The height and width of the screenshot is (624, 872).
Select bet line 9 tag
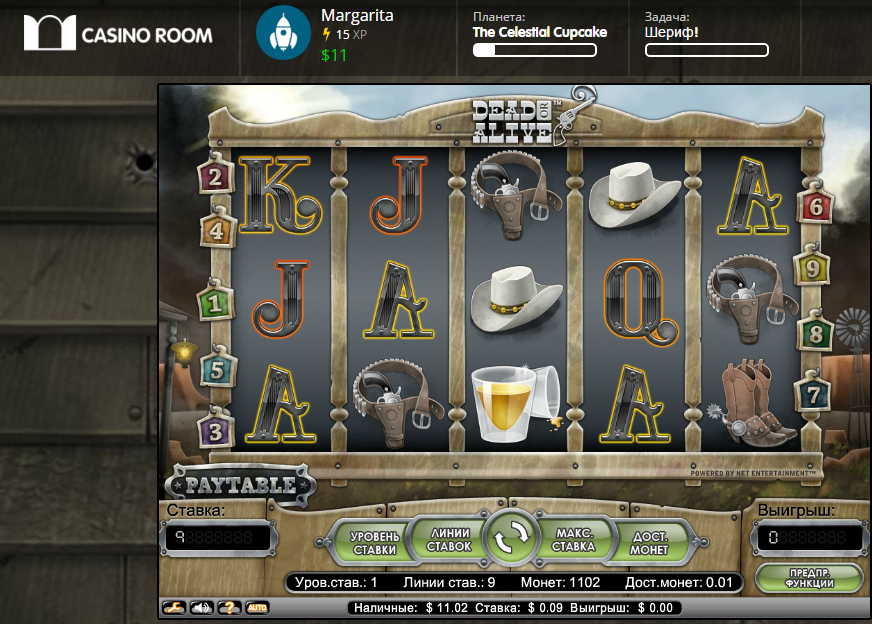pos(813,268)
